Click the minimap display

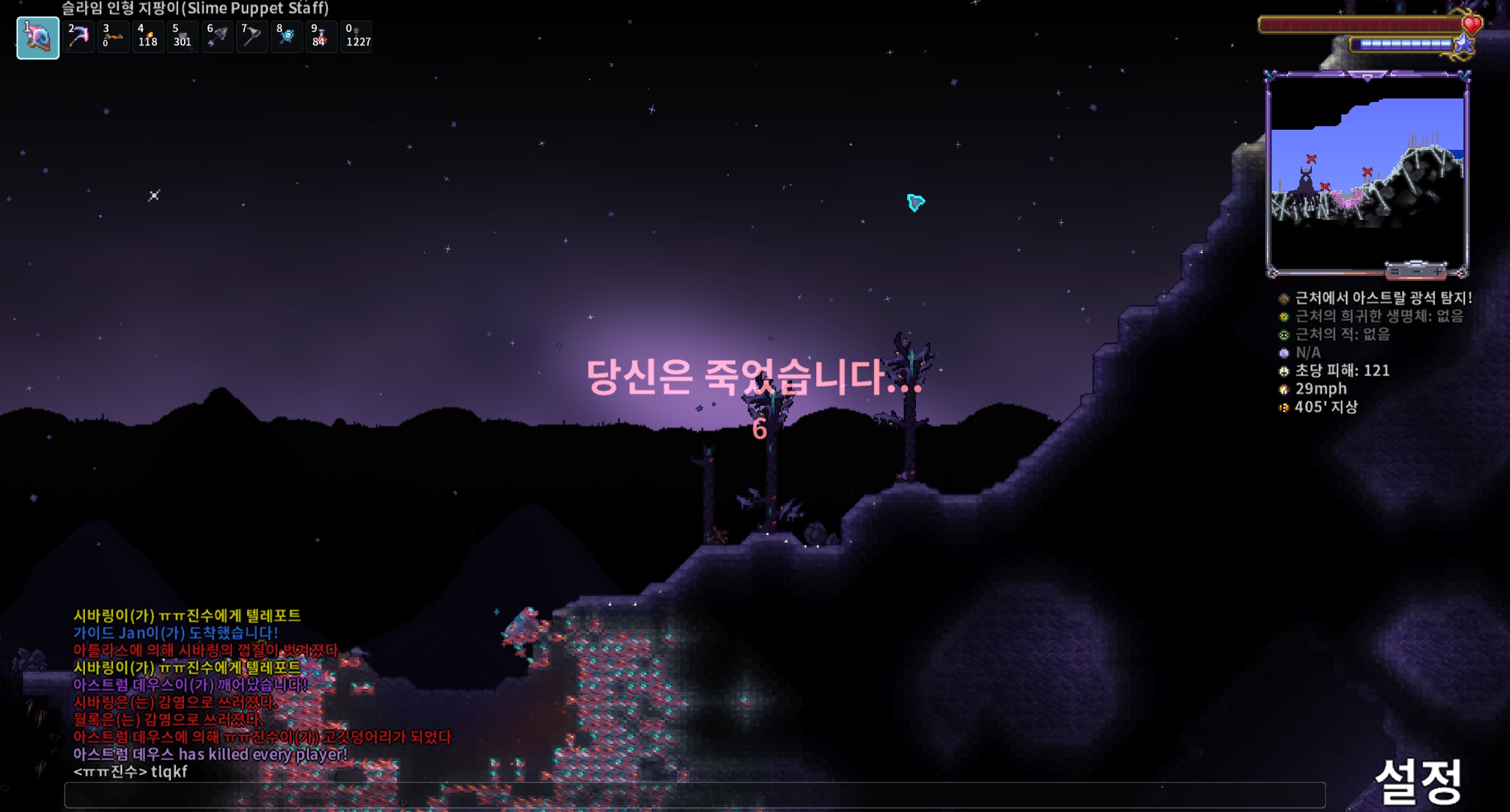click(1367, 171)
